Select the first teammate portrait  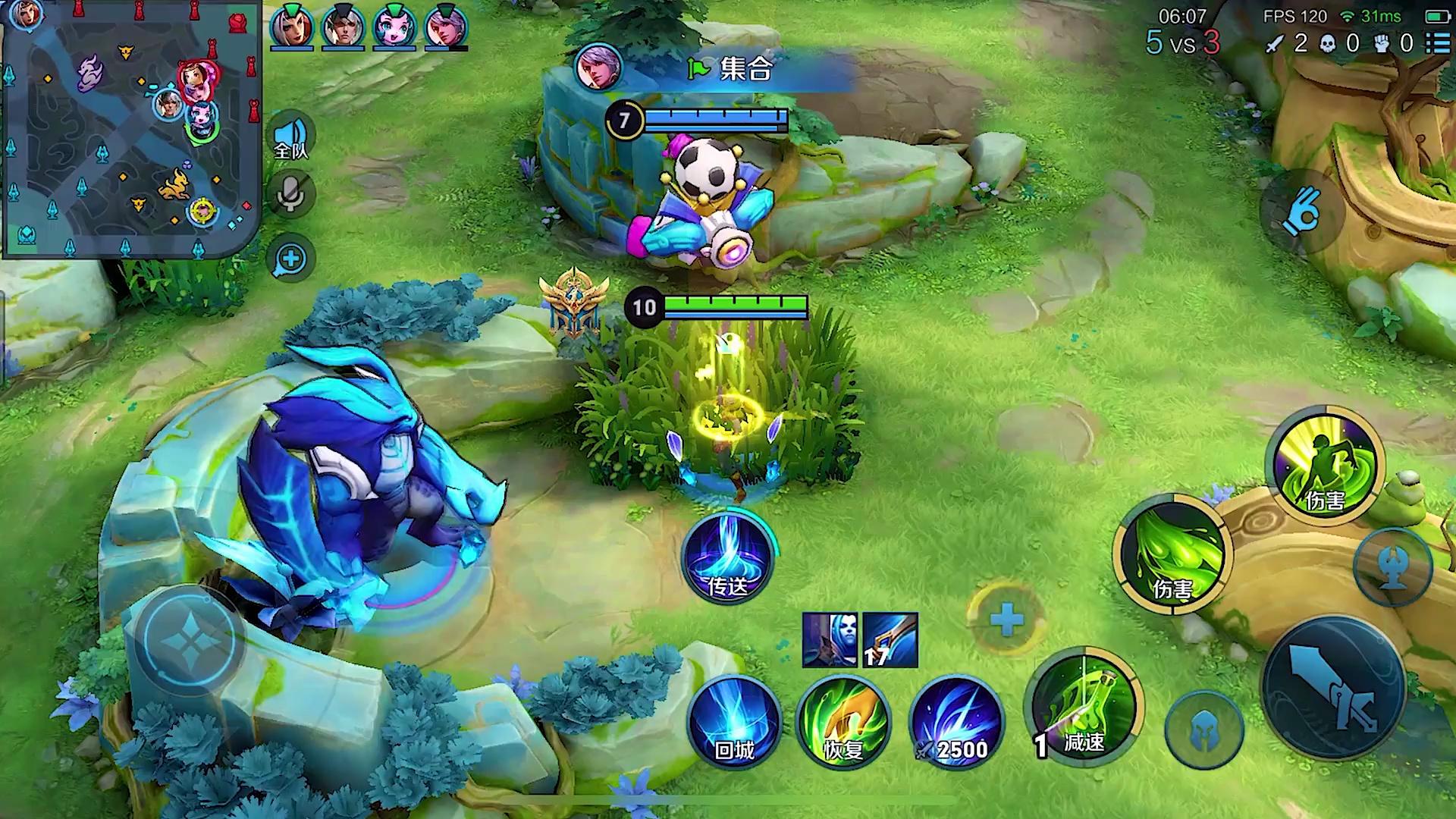click(292, 27)
